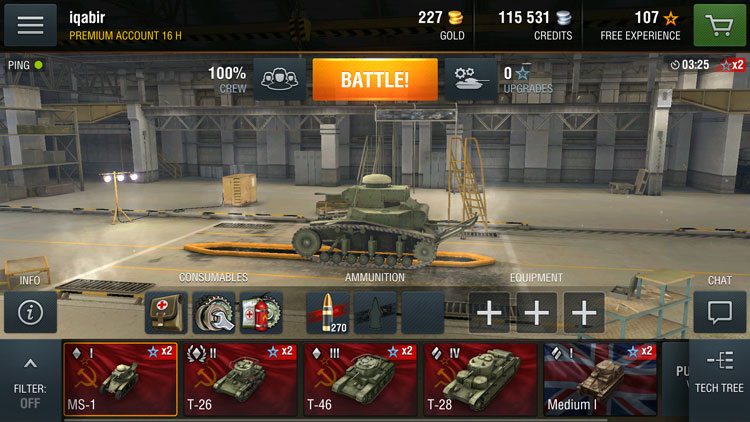Start a match with the BATTLE! button
Image resolution: width=750 pixels, height=422 pixels.
click(375, 80)
